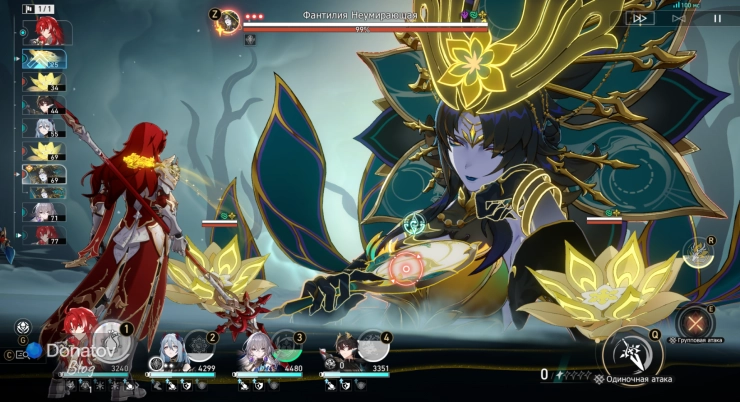The height and width of the screenshot is (402, 740).
Task: Target the boss at the red crosshair marker
Action: click(x=406, y=267)
